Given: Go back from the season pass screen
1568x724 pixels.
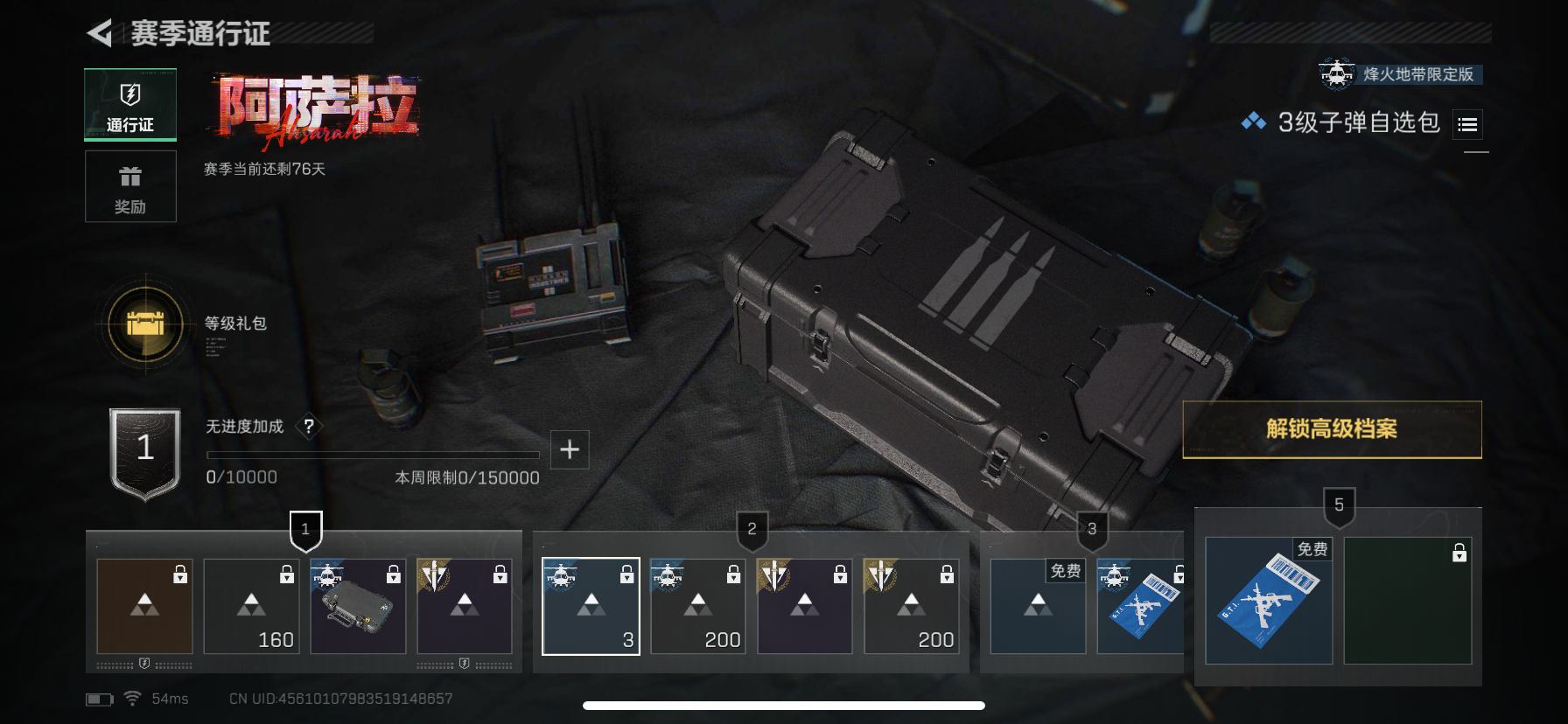Looking at the screenshot, I should click(100, 34).
